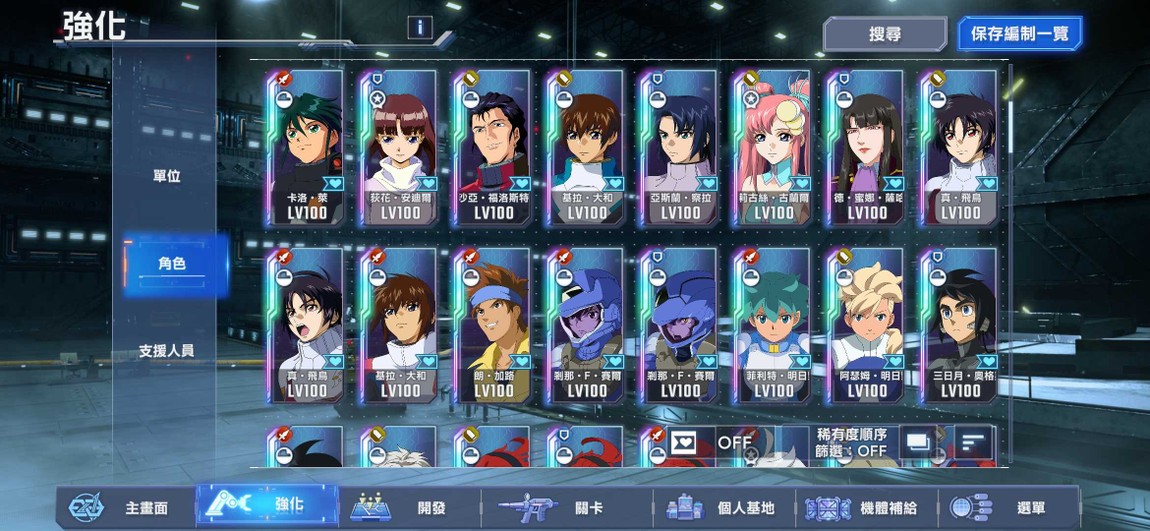The height and width of the screenshot is (531, 1150).
Task: Open the 搜尋 search button
Action: tap(884, 34)
